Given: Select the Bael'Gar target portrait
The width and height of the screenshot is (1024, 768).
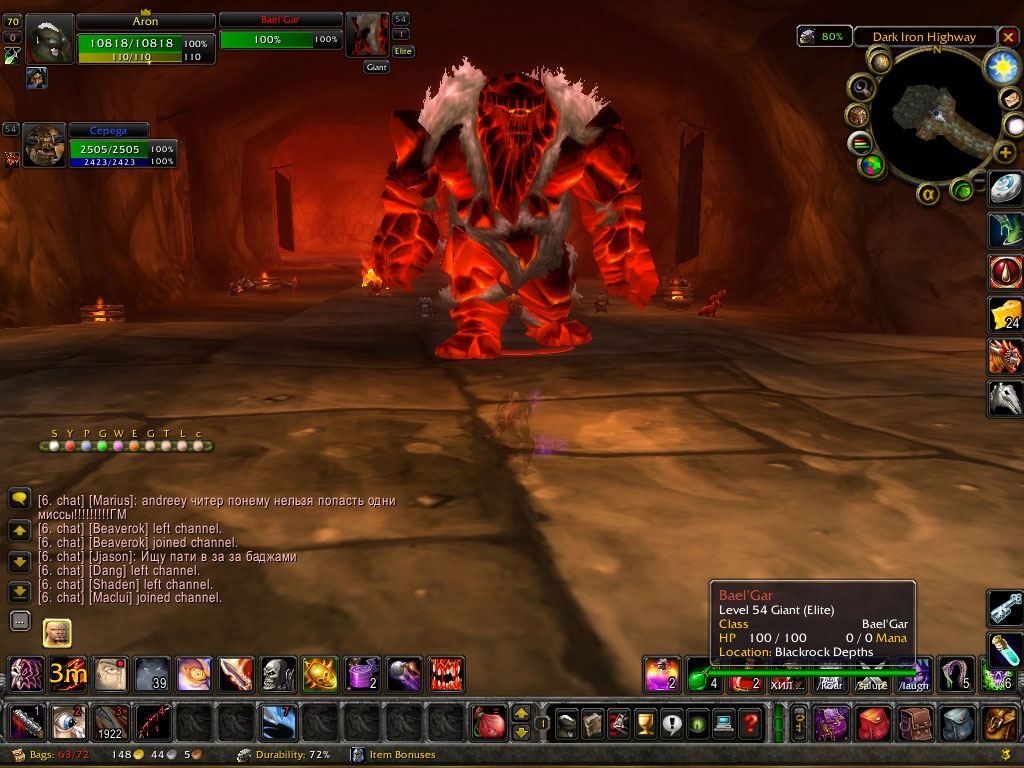Looking at the screenshot, I should (x=367, y=37).
